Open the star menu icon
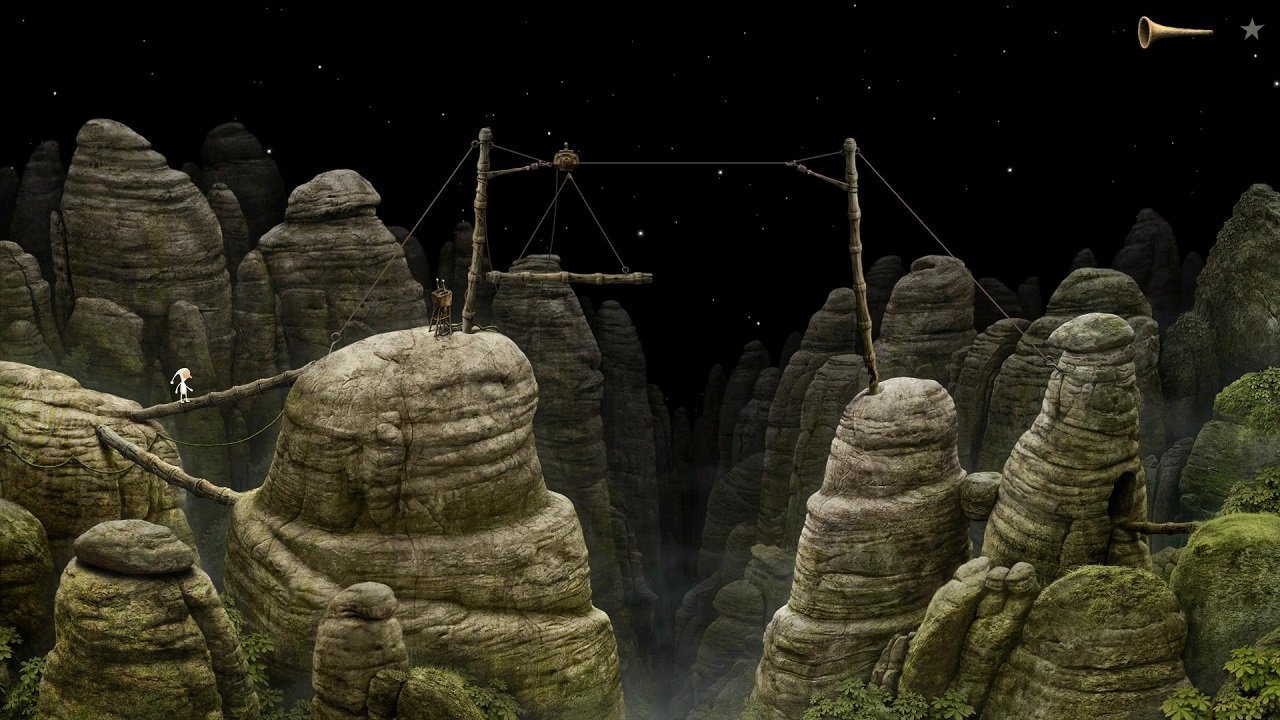 pyautogui.click(x=1251, y=31)
